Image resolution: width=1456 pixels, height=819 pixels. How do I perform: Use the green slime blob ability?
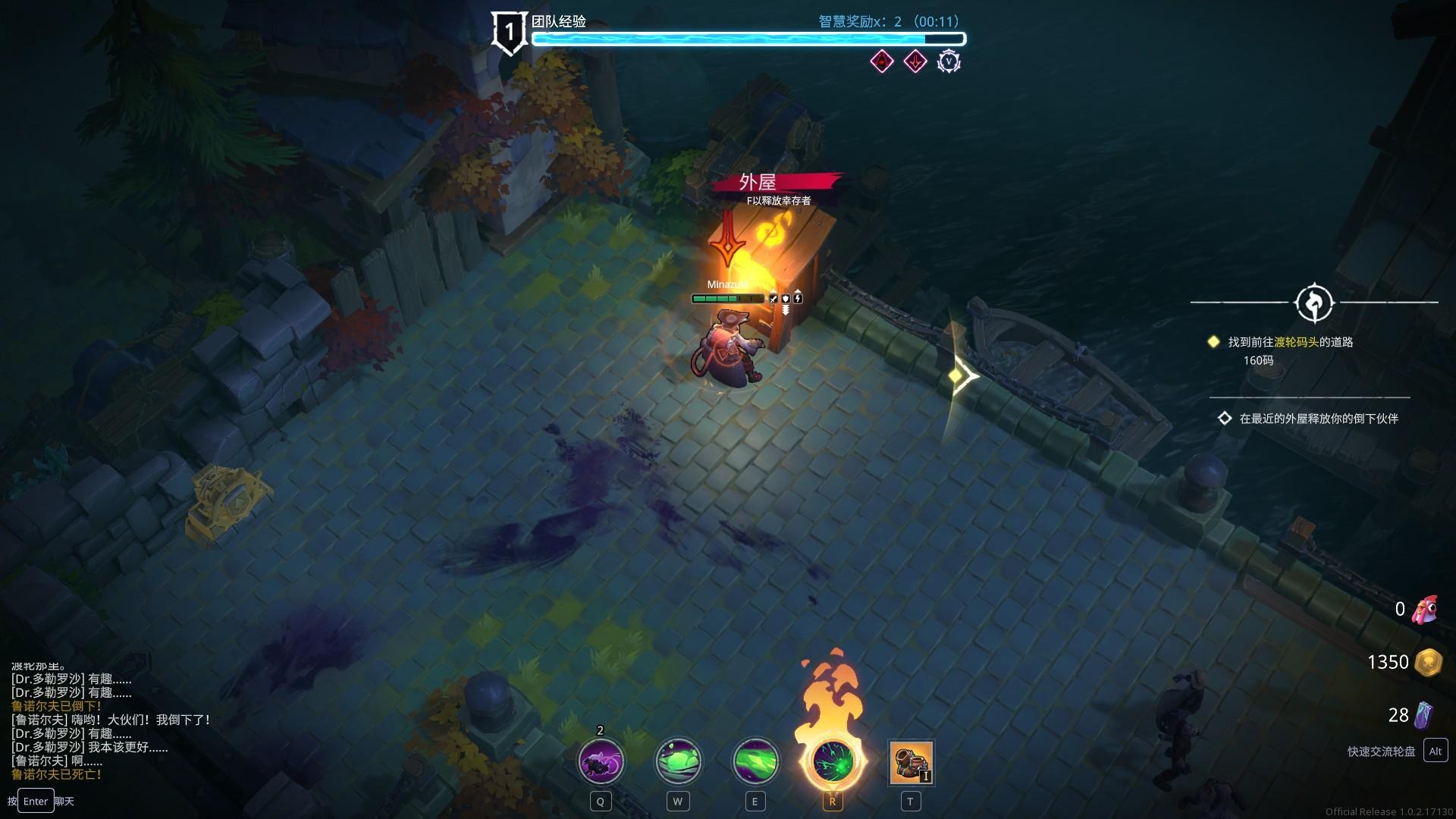pyautogui.click(x=678, y=761)
